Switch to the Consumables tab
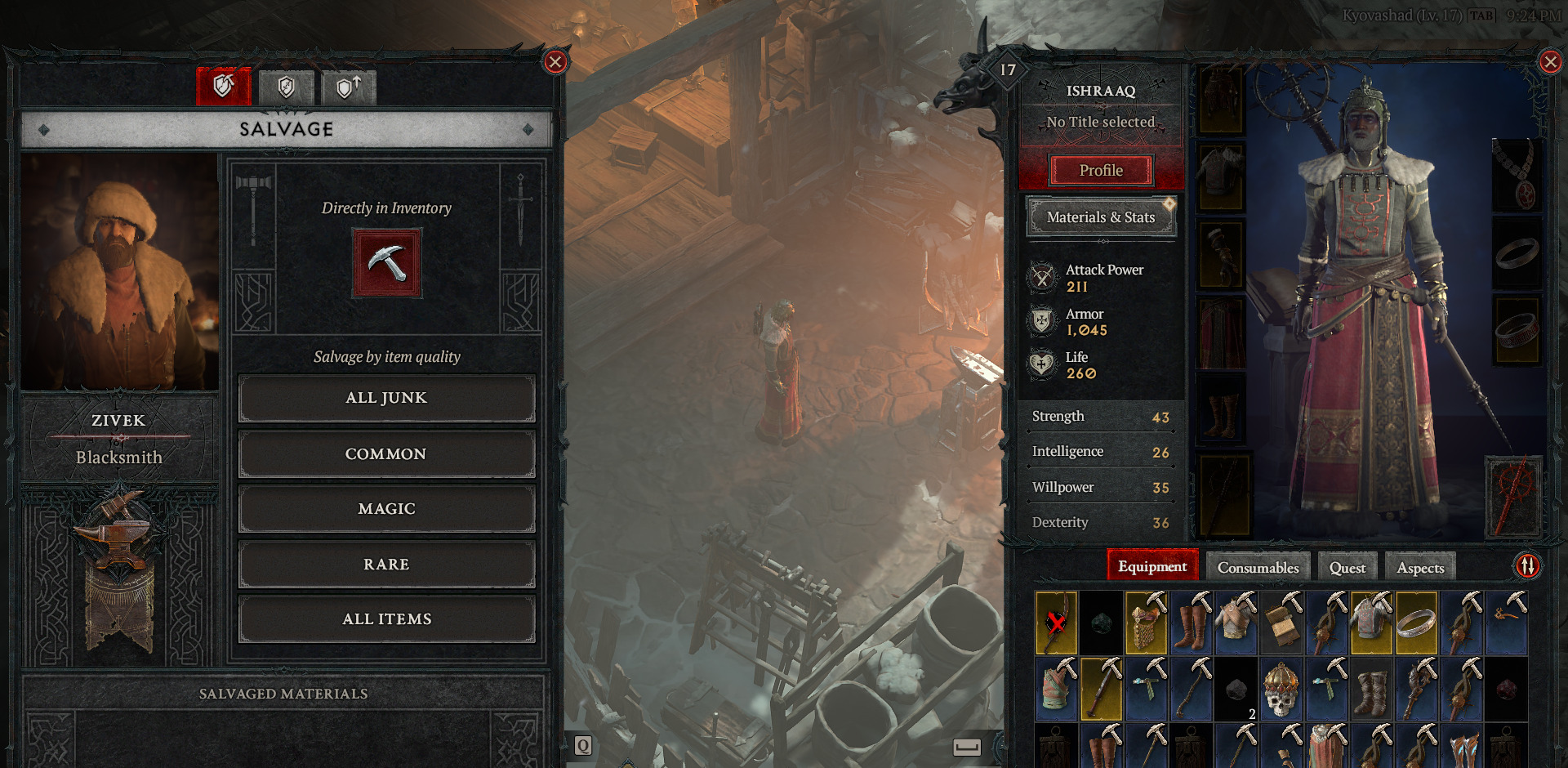The image size is (1568, 768). click(1257, 566)
